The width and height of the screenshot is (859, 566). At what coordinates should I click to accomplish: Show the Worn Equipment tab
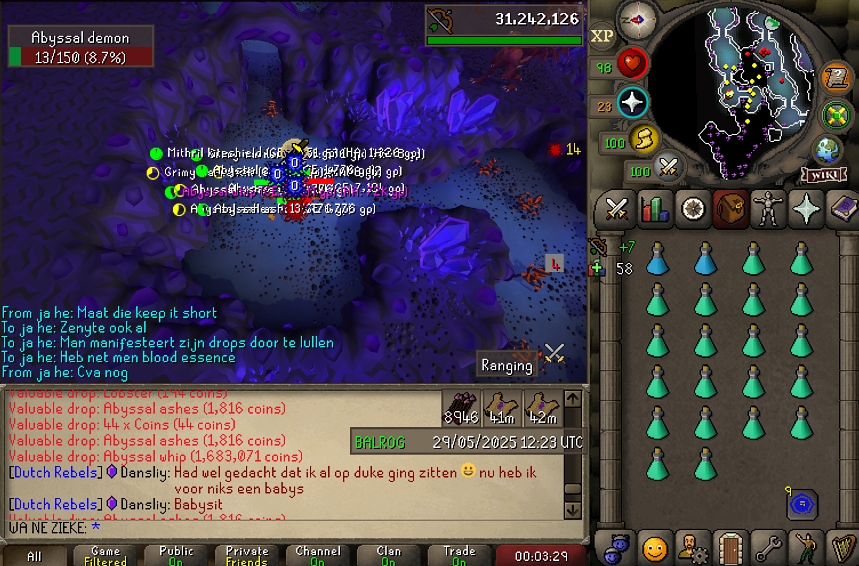point(767,210)
